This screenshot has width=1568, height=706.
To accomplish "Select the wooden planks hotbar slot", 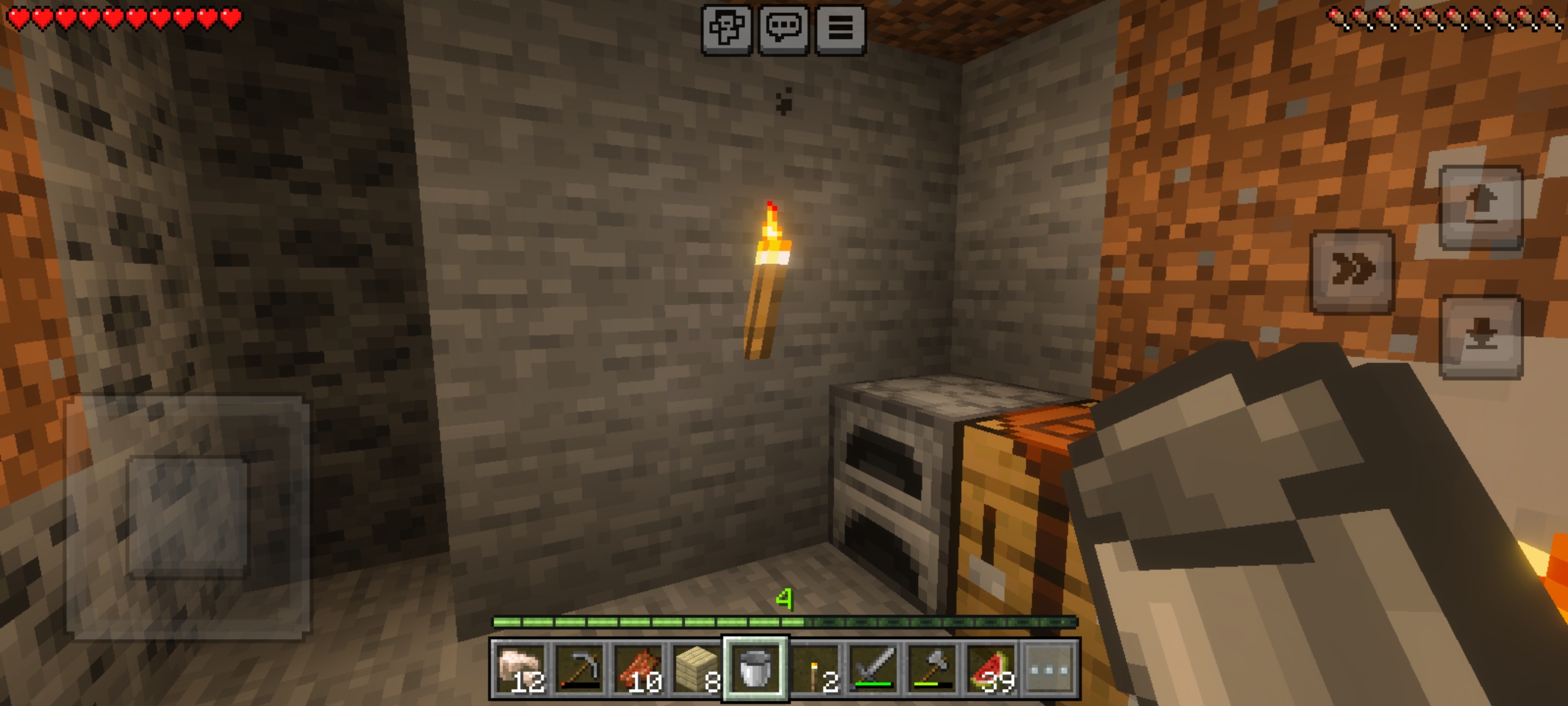I will click(696, 669).
